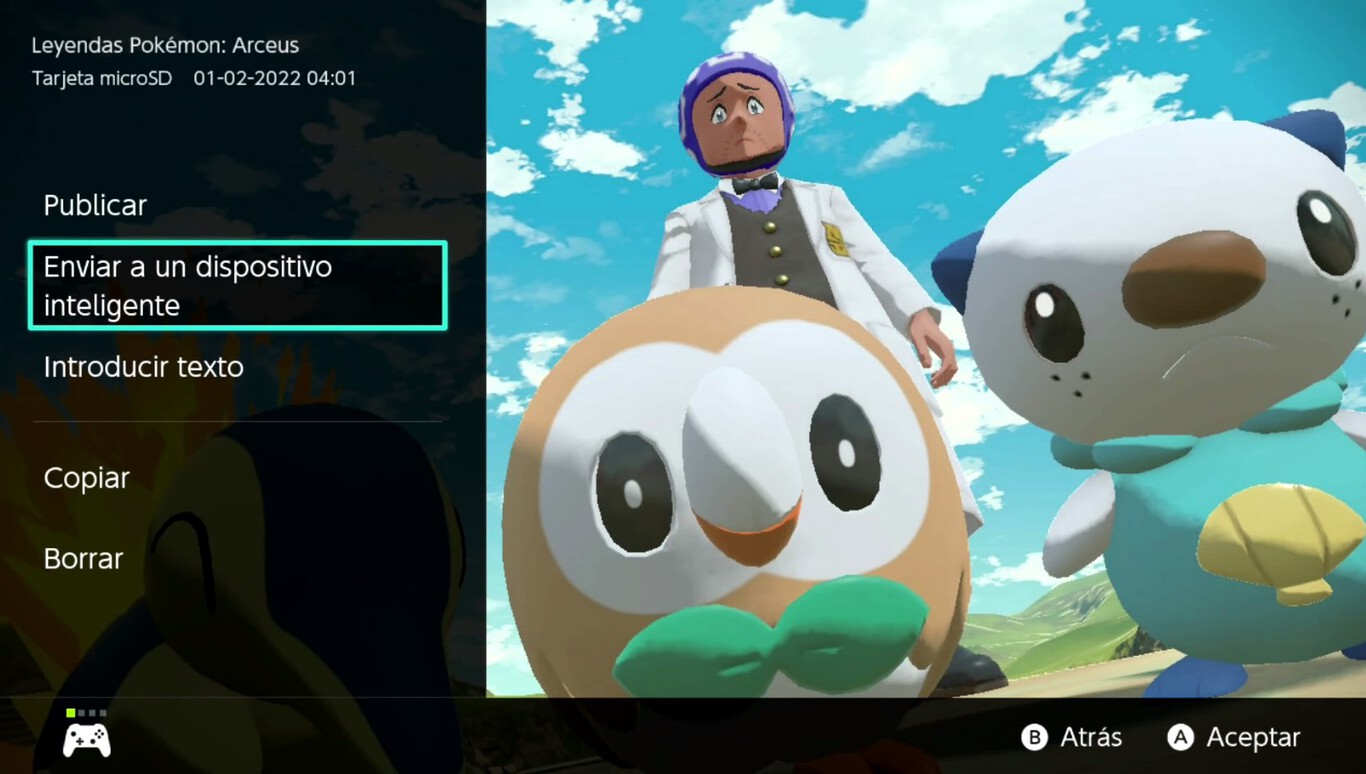The width and height of the screenshot is (1366, 774).
Task: Switch selection to the Copiar option
Action: (x=86, y=478)
